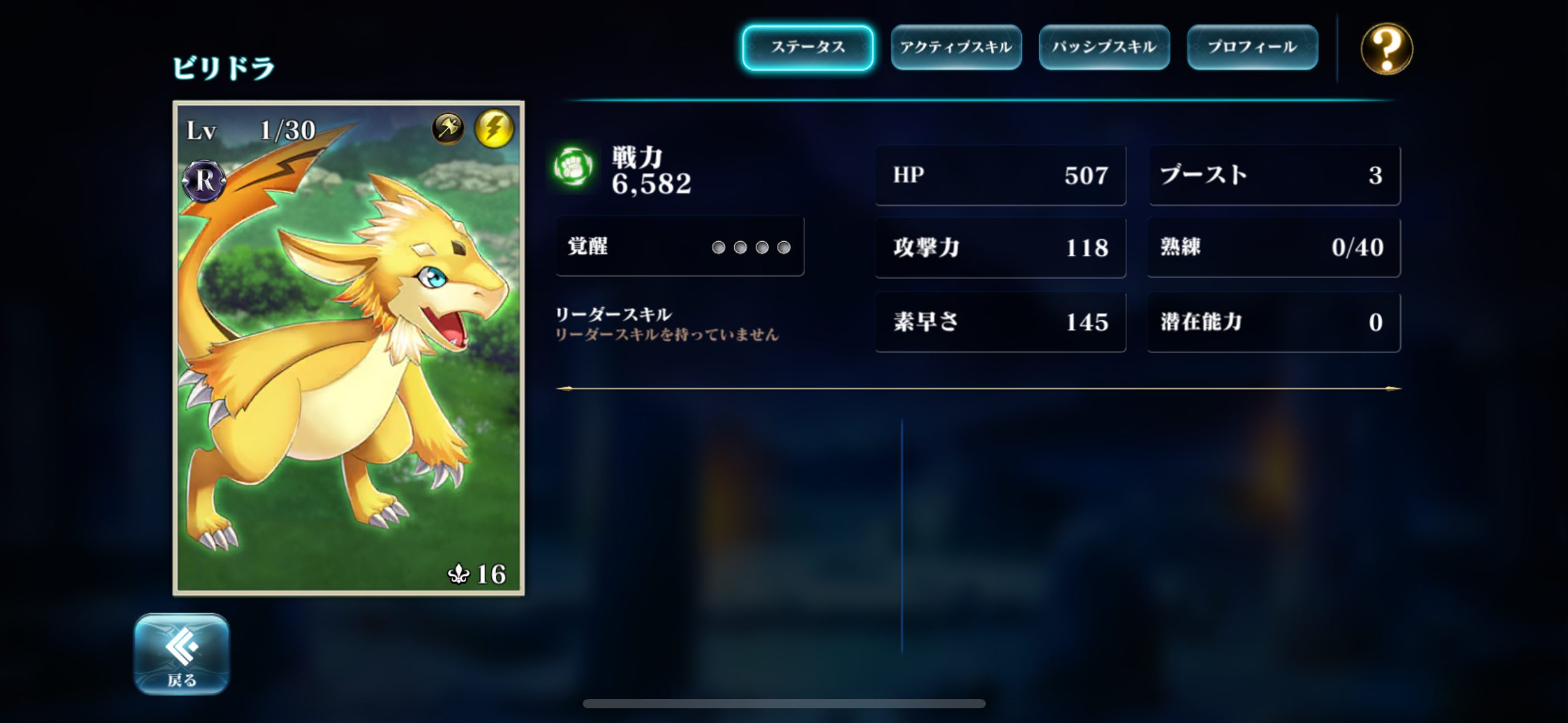
Task: Open help with the question mark button
Action: point(1386,48)
